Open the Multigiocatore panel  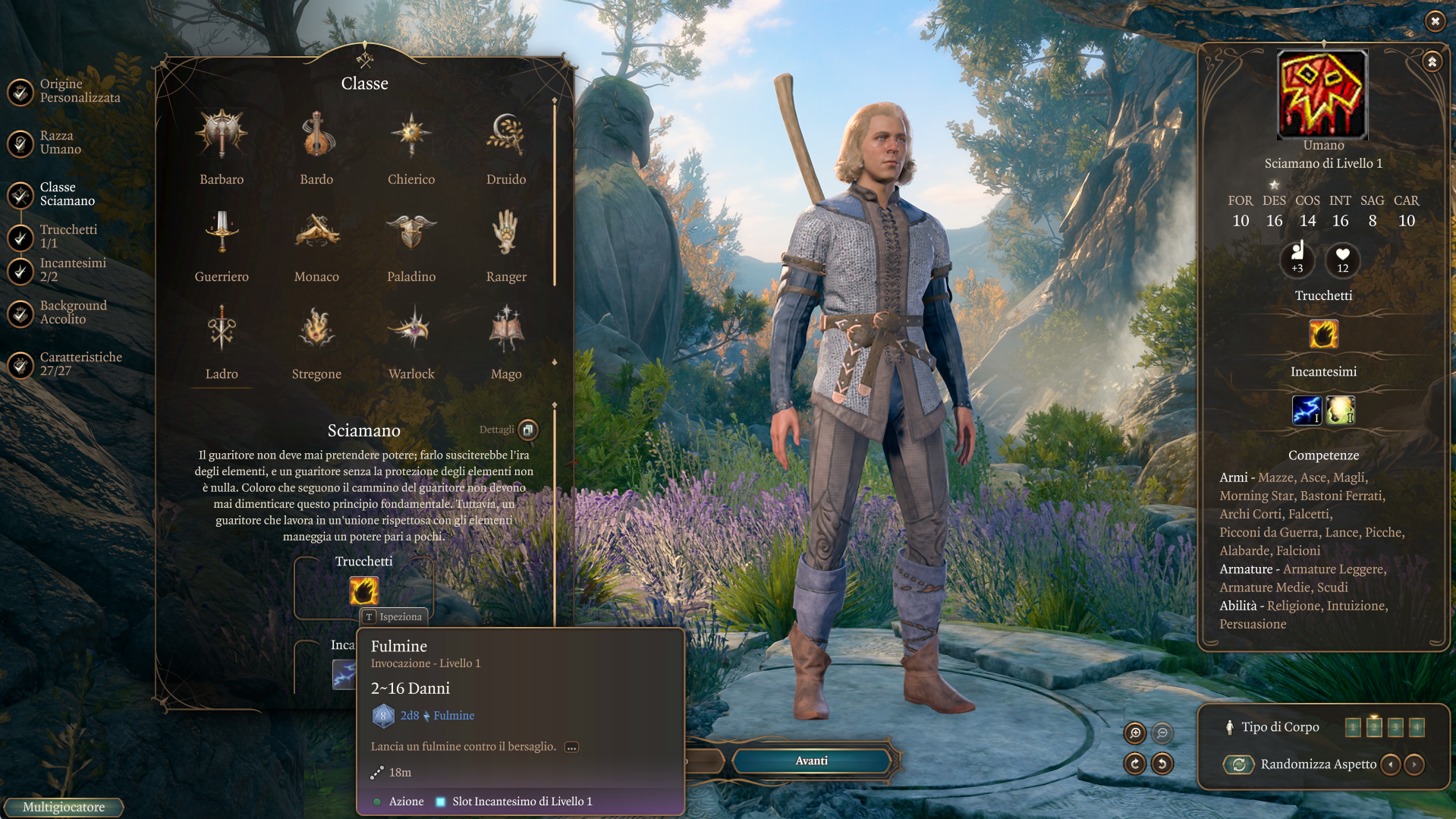click(64, 807)
